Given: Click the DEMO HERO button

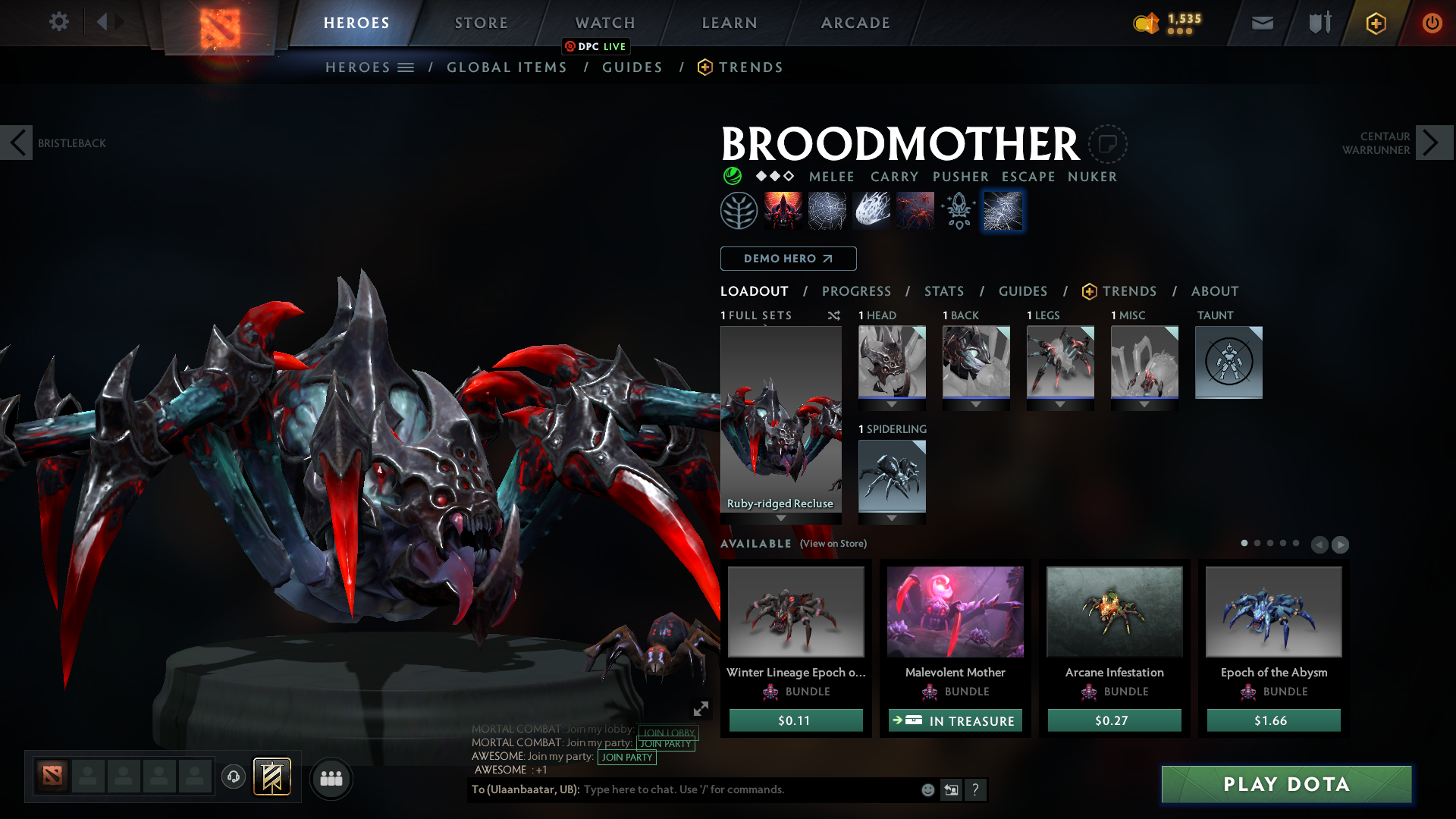Looking at the screenshot, I should click(788, 259).
